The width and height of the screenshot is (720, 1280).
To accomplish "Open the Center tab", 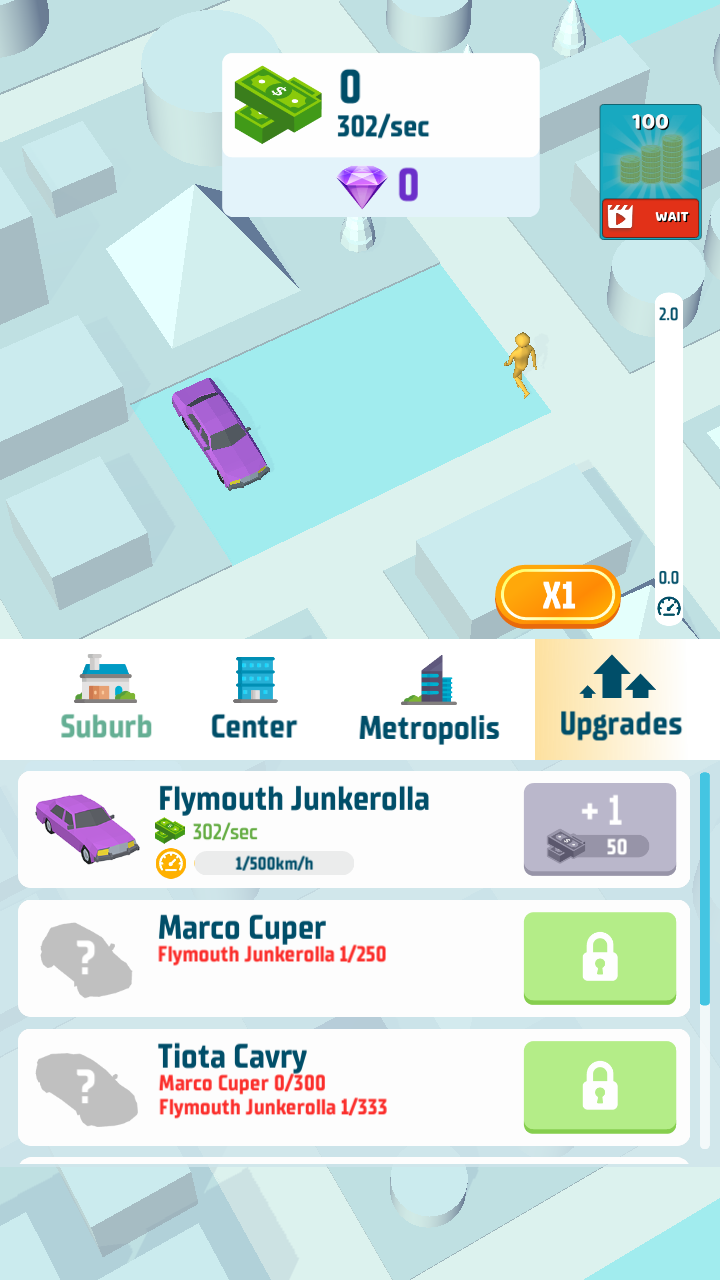I will point(254,700).
